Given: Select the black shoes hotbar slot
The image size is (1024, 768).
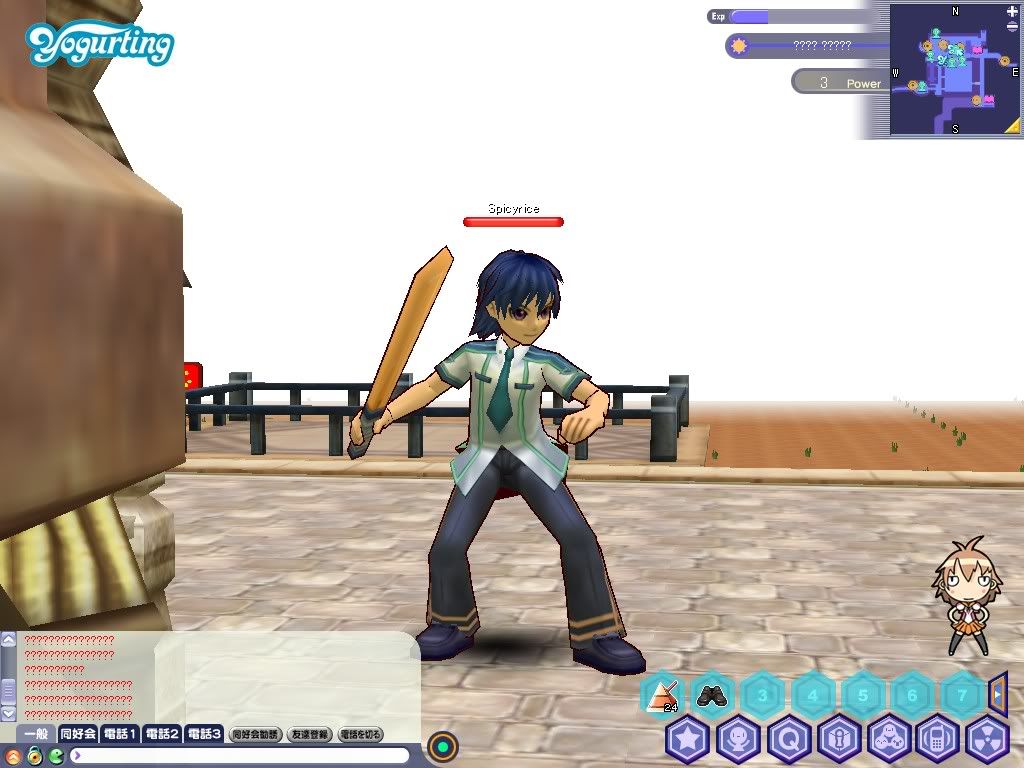Looking at the screenshot, I should 712,694.
